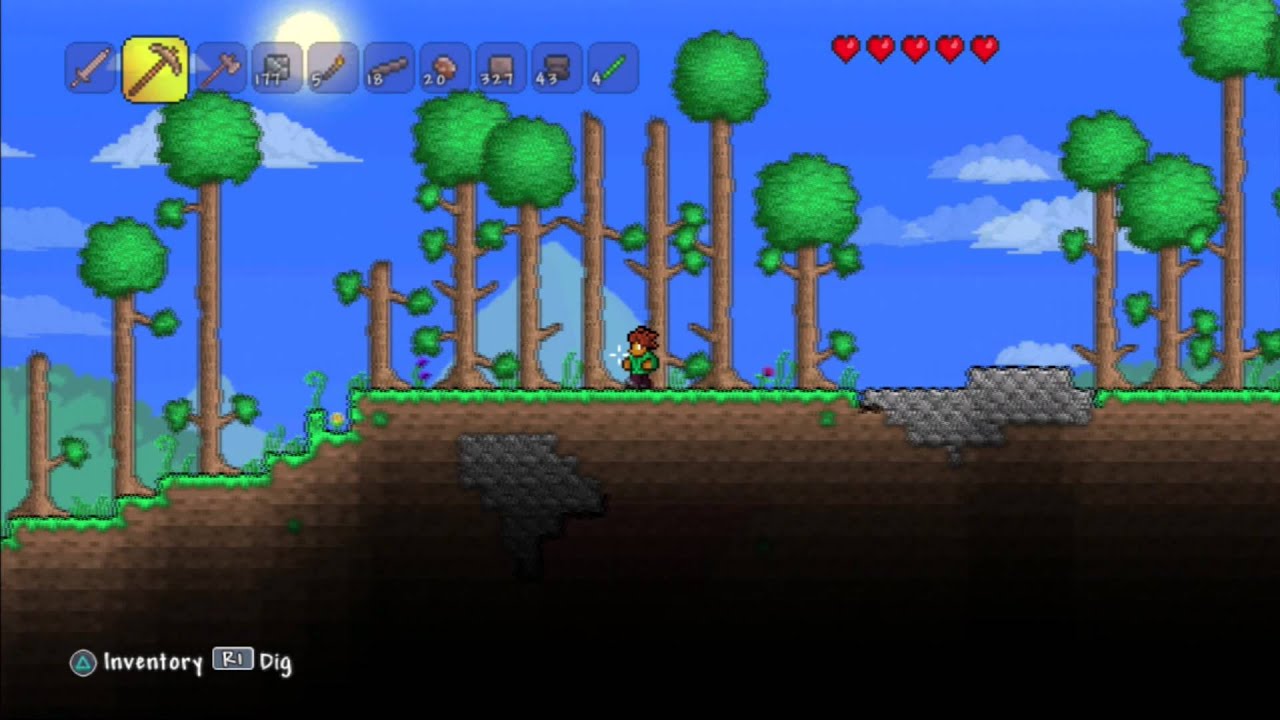Select the wood stack of 18
Viewport: 1280px width, 720px height.
coord(389,69)
